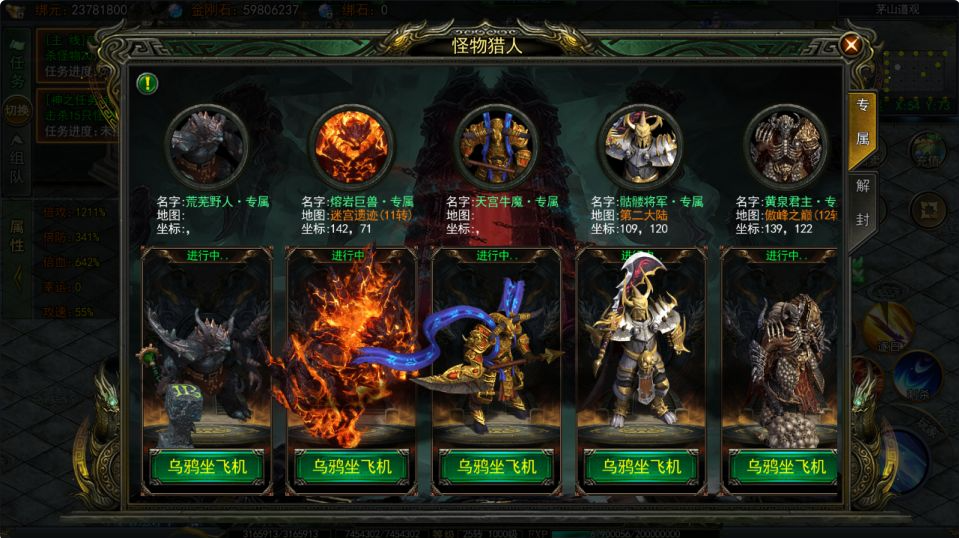Click 乌鸦坐飞机 under the 荒芜野人 card
Image resolution: width=959 pixels, height=538 pixels.
[206, 467]
